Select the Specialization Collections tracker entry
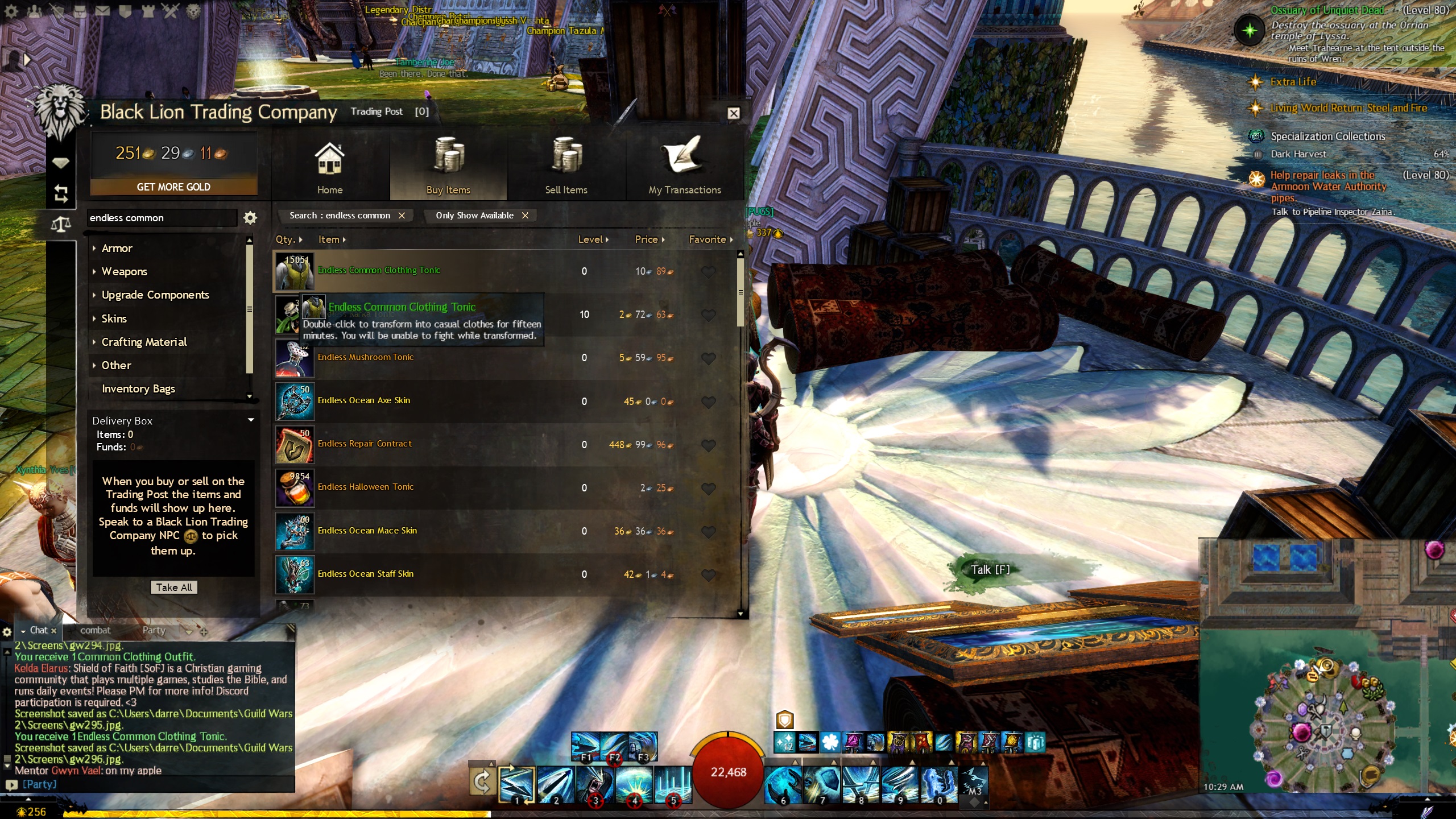This screenshot has width=1456, height=819. [x=1327, y=136]
